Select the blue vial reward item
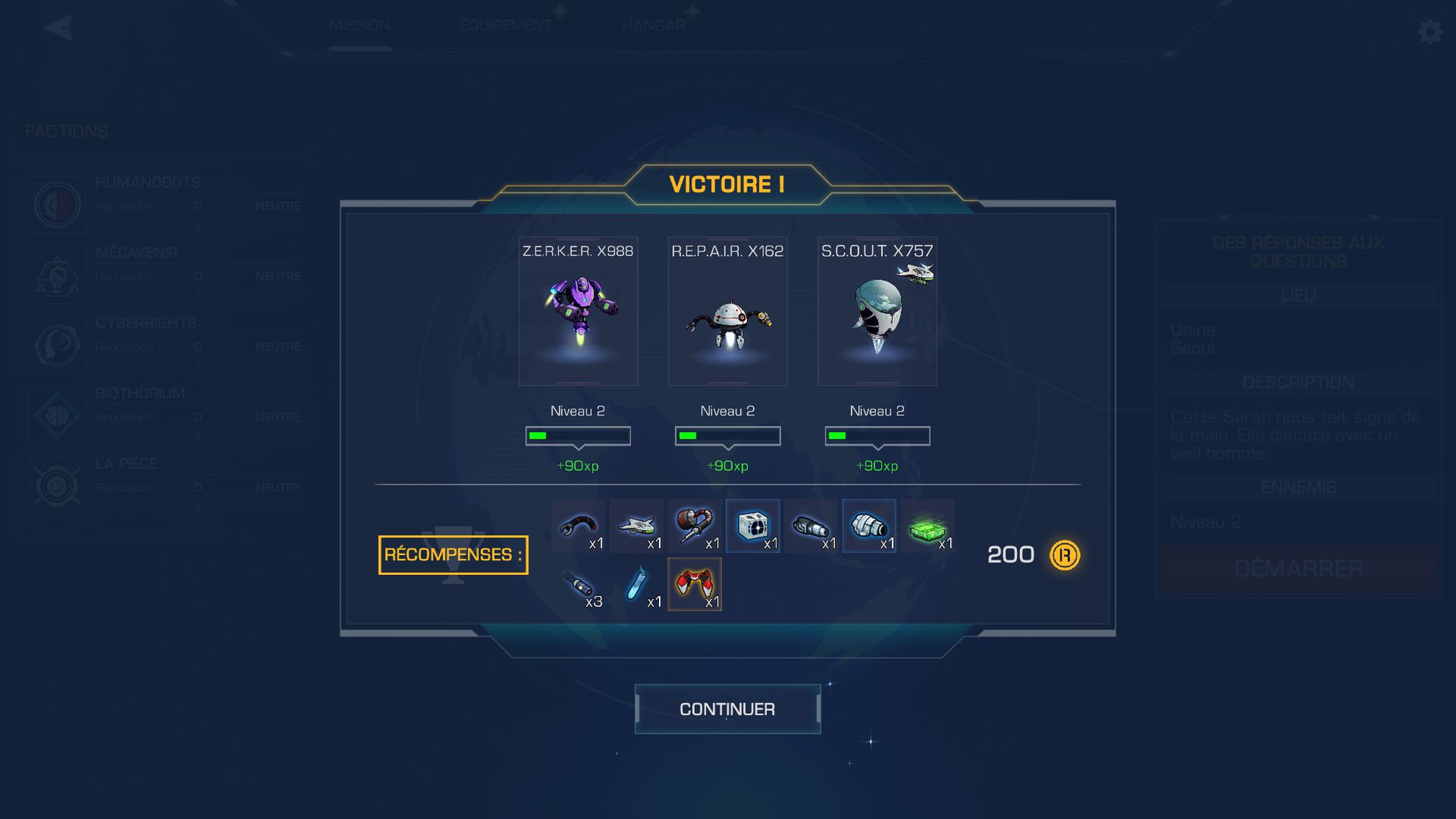 point(637,582)
